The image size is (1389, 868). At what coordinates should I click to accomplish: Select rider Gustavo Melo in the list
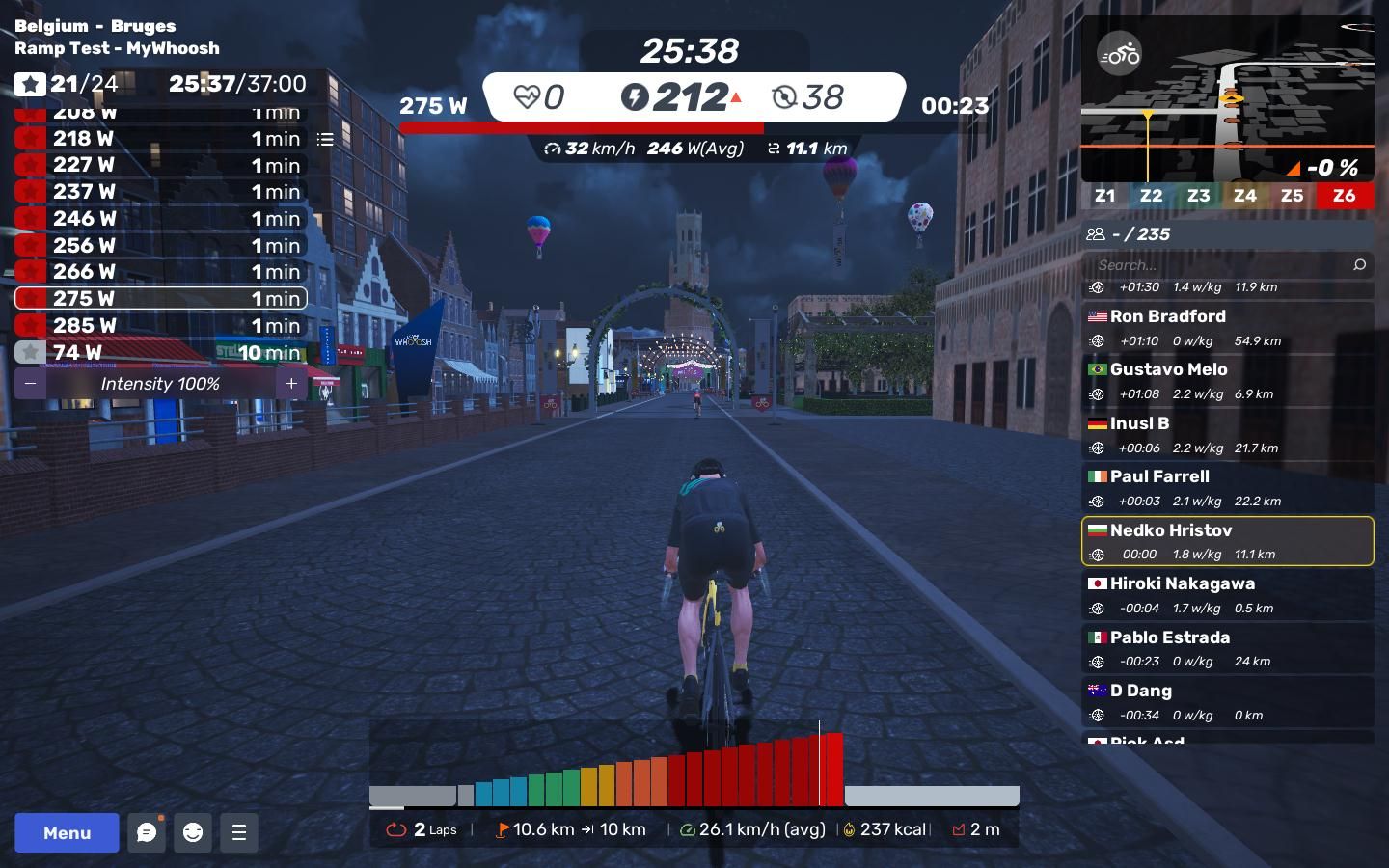(1227, 381)
